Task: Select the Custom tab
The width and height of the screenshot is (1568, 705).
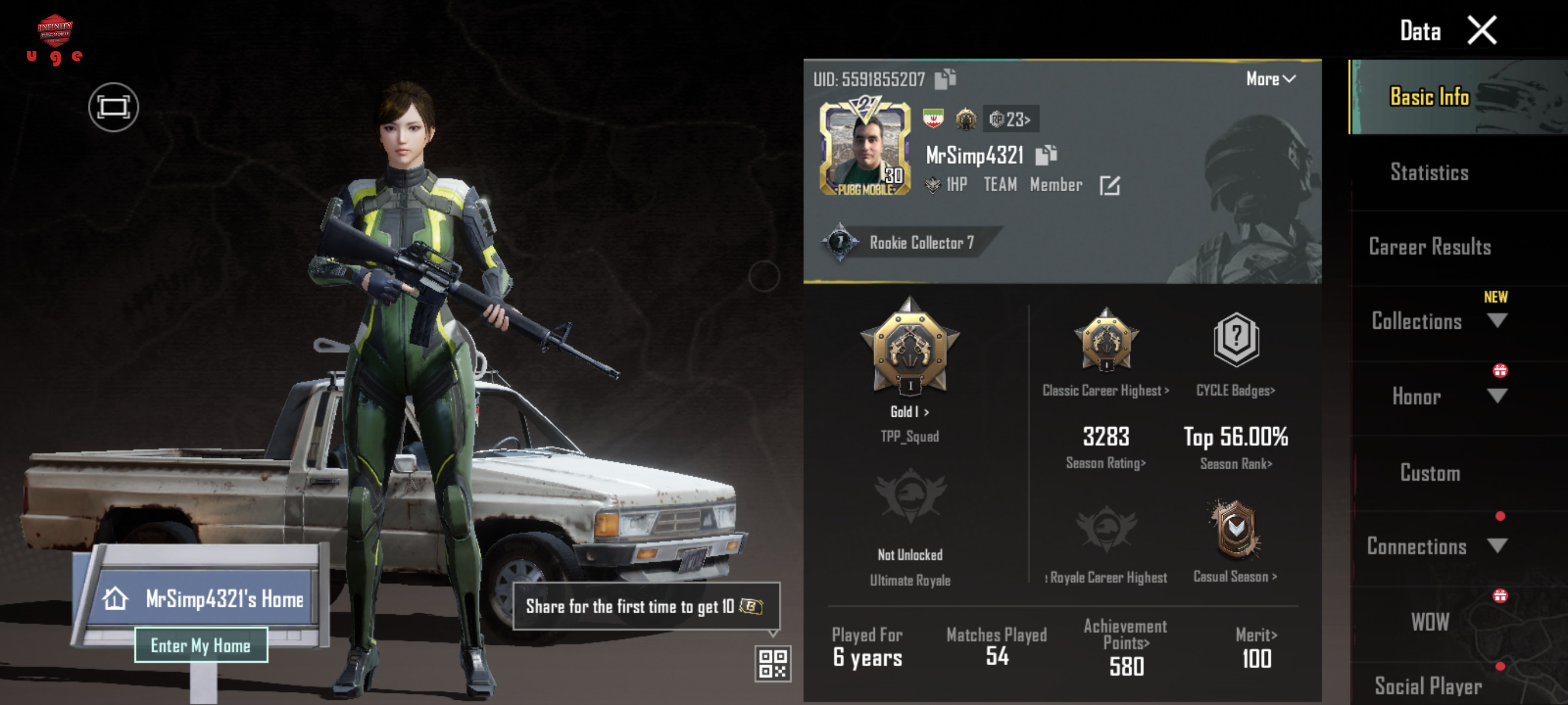Action: click(x=1429, y=473)
